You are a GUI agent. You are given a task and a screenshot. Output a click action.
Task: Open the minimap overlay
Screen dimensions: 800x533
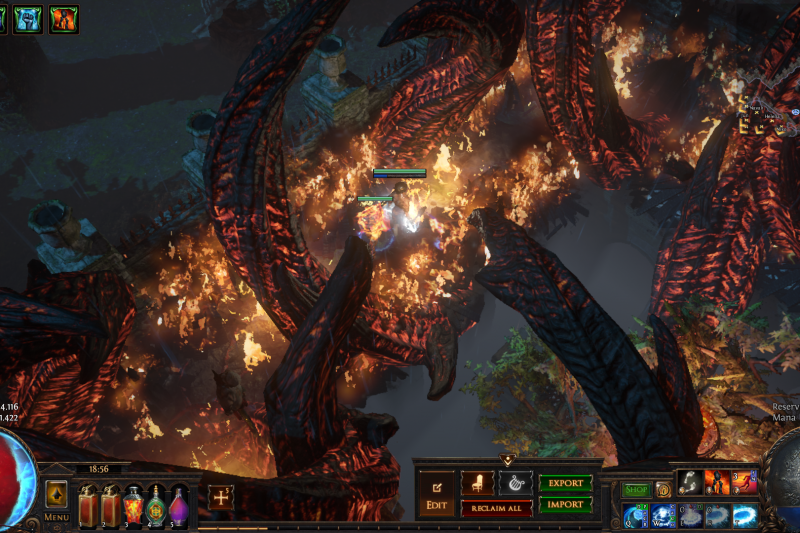(x=765, y=115)
